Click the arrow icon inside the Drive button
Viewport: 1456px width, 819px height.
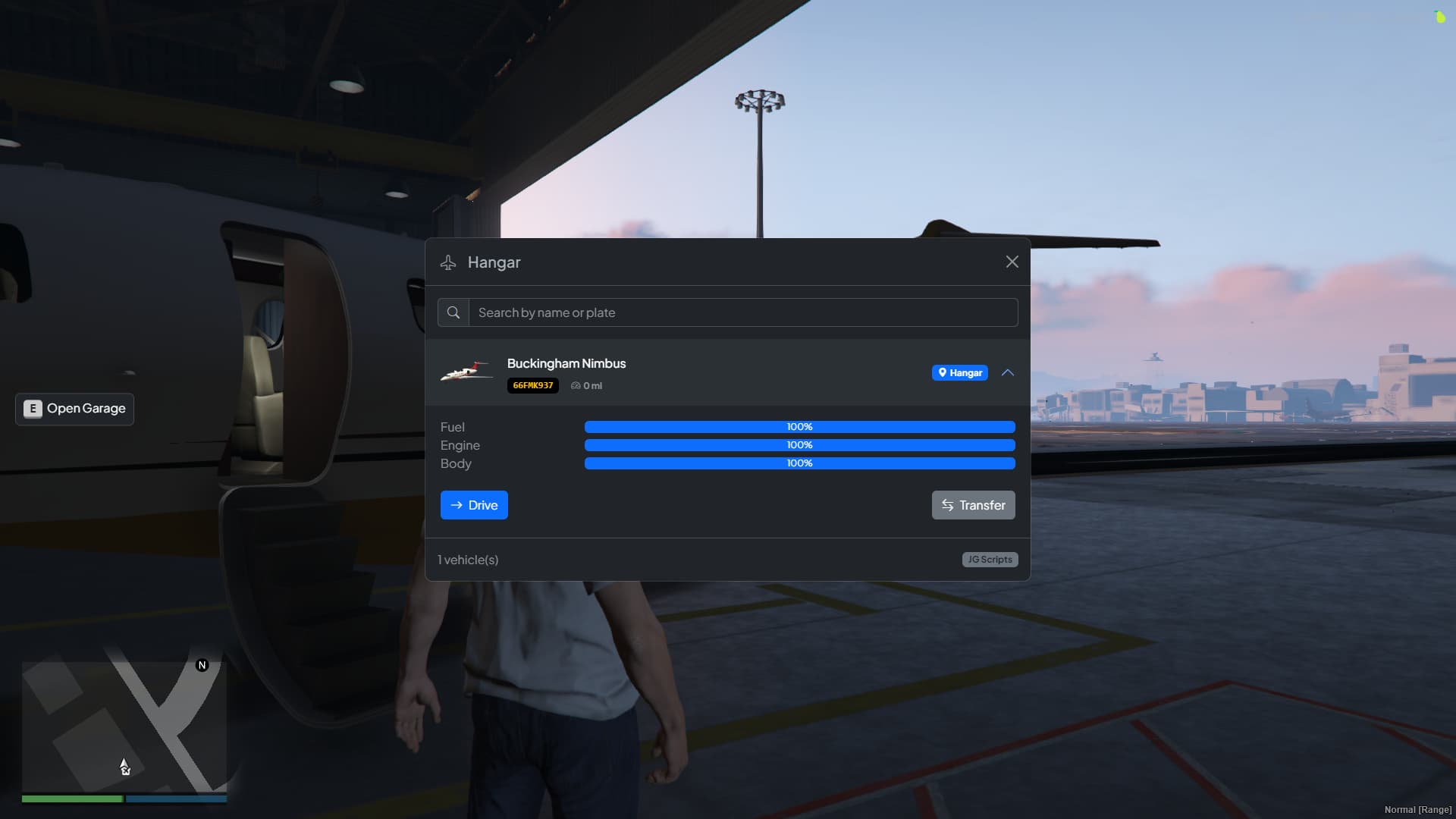tap(455, 505)
